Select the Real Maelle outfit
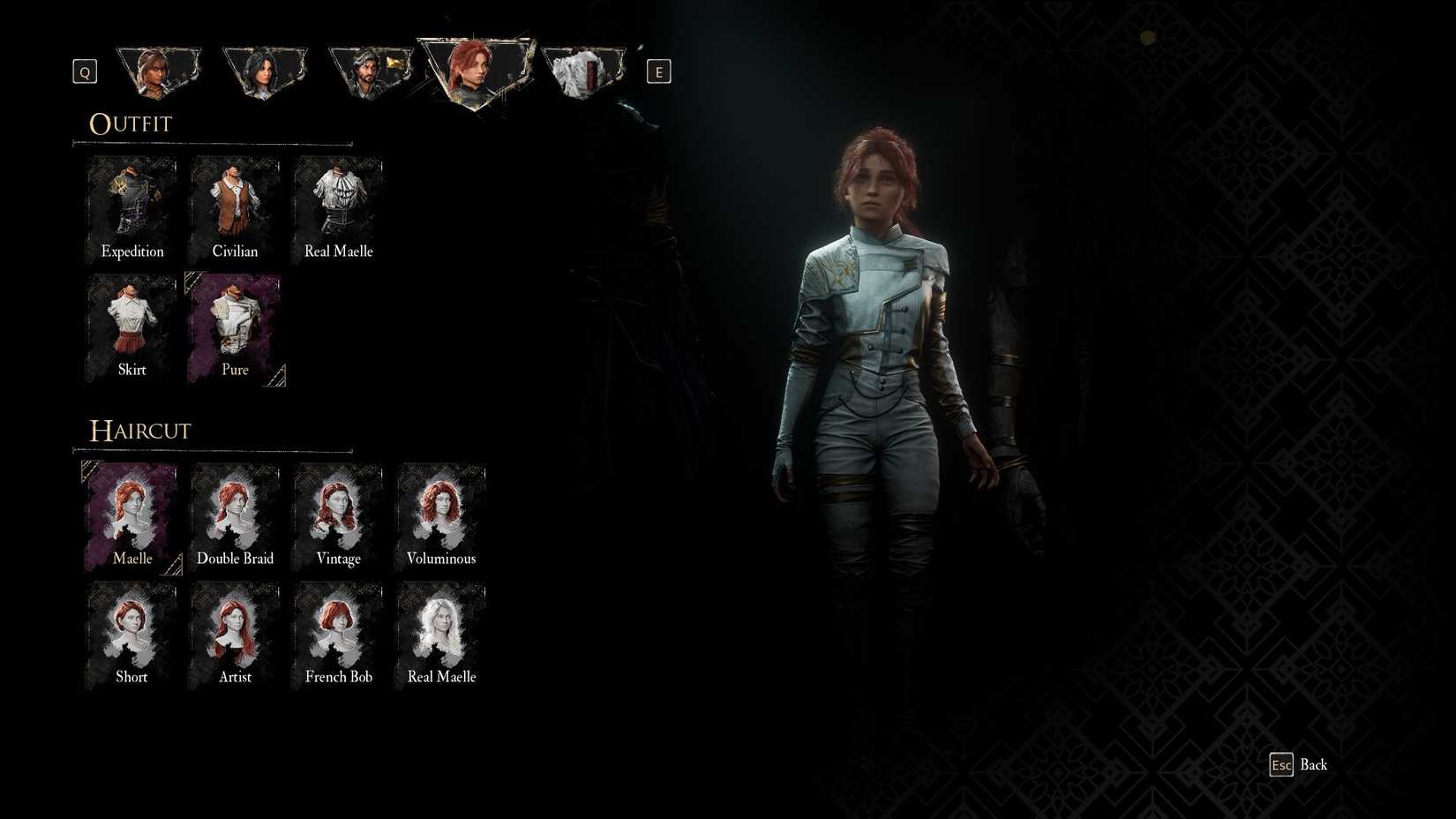Viewport: 1456px width, 819px height. 338,205
